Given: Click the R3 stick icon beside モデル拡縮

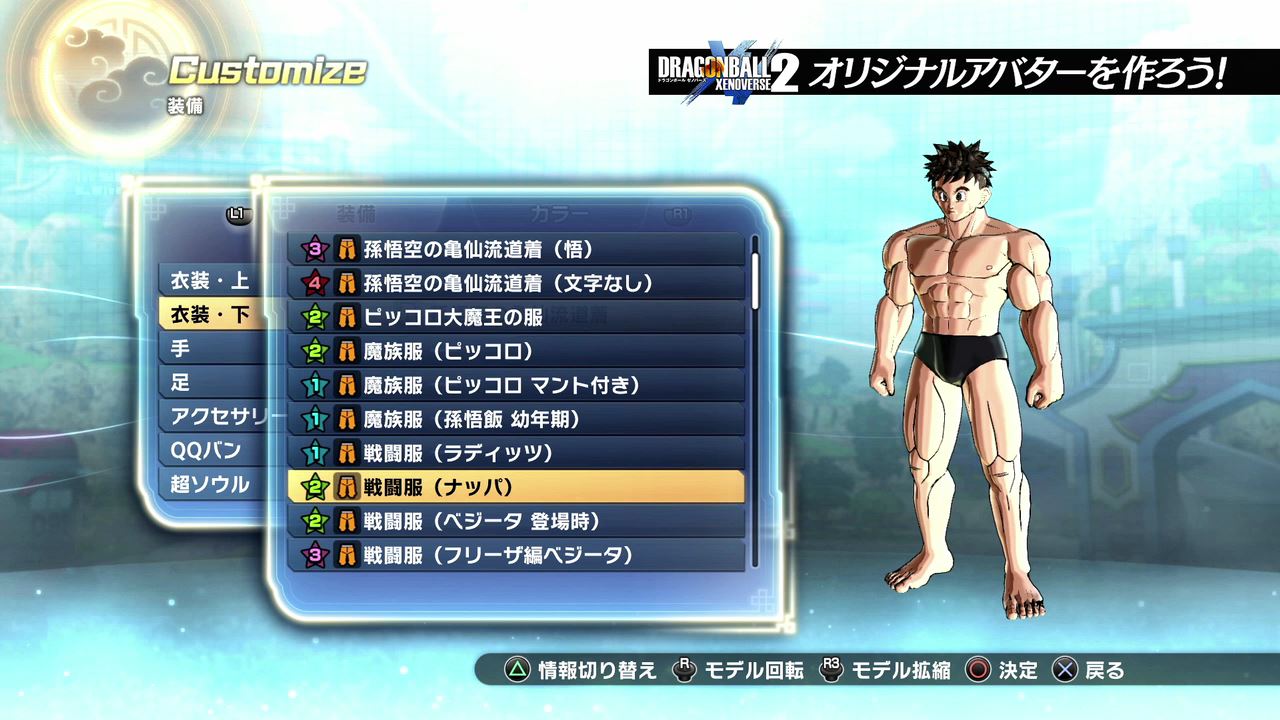Looking at the screenshot, I should 830,672.
